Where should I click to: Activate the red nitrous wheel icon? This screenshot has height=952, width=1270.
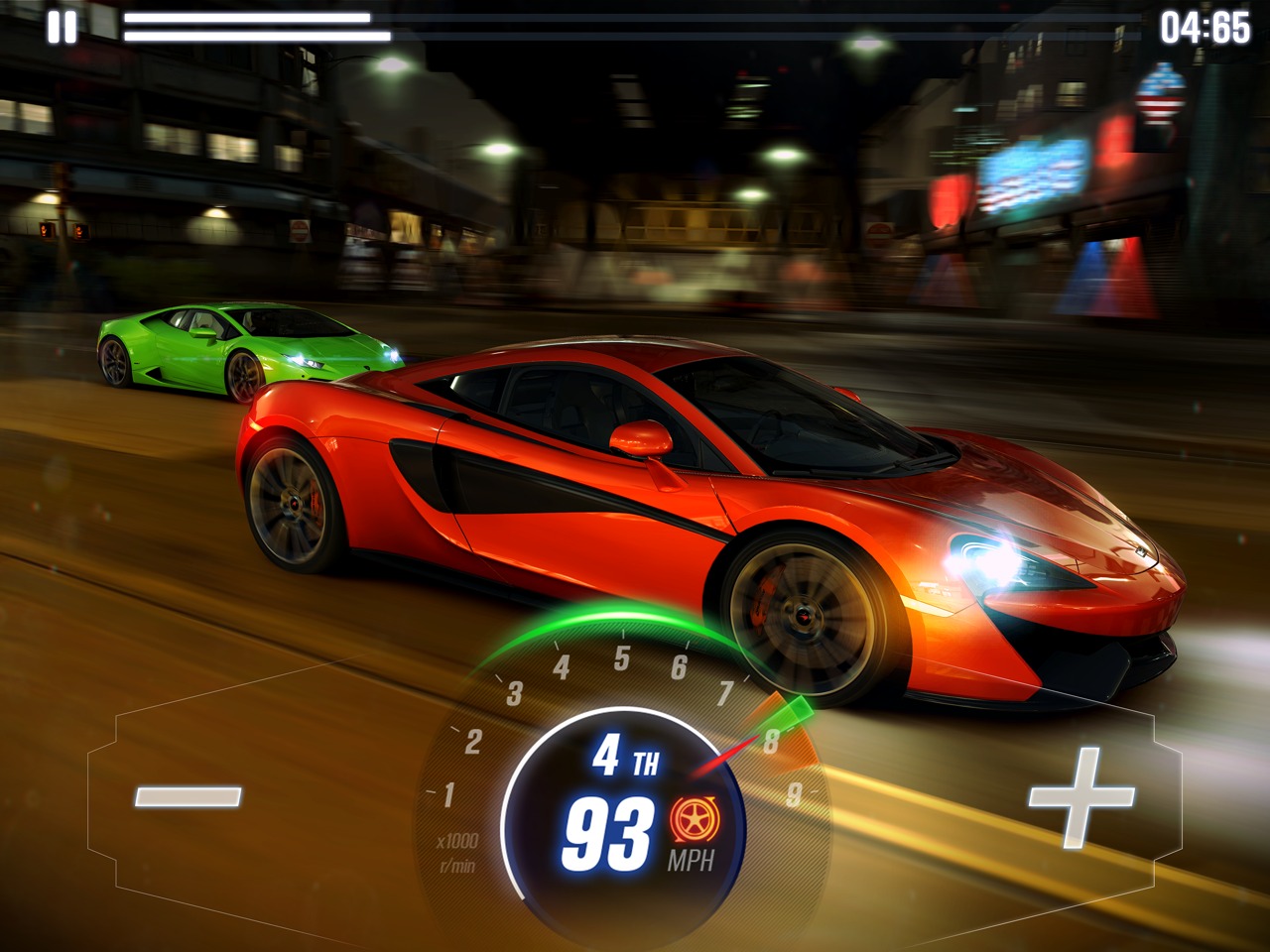coord(694,820)
